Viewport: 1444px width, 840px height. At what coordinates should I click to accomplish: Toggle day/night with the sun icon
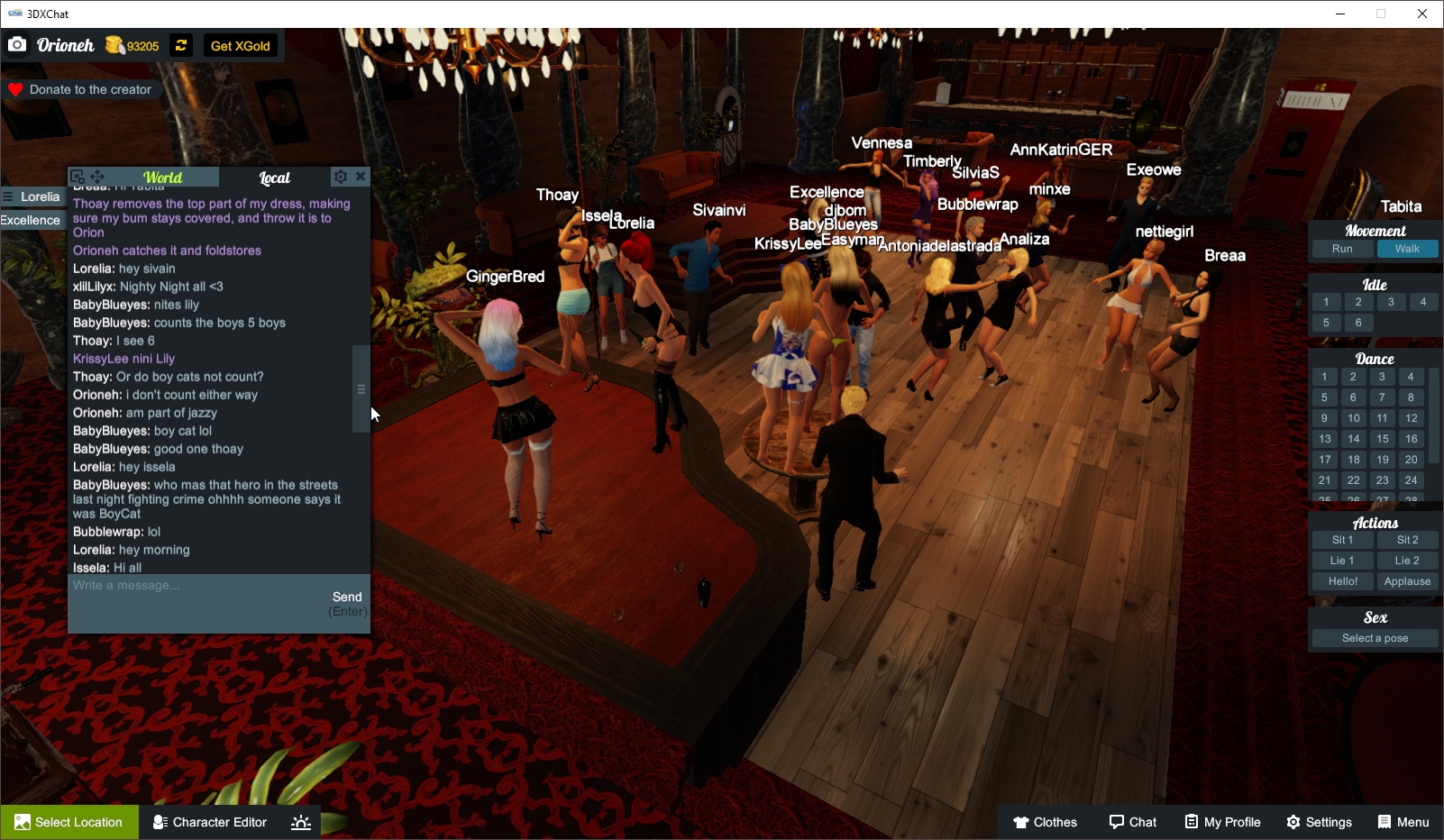[300, 821]
